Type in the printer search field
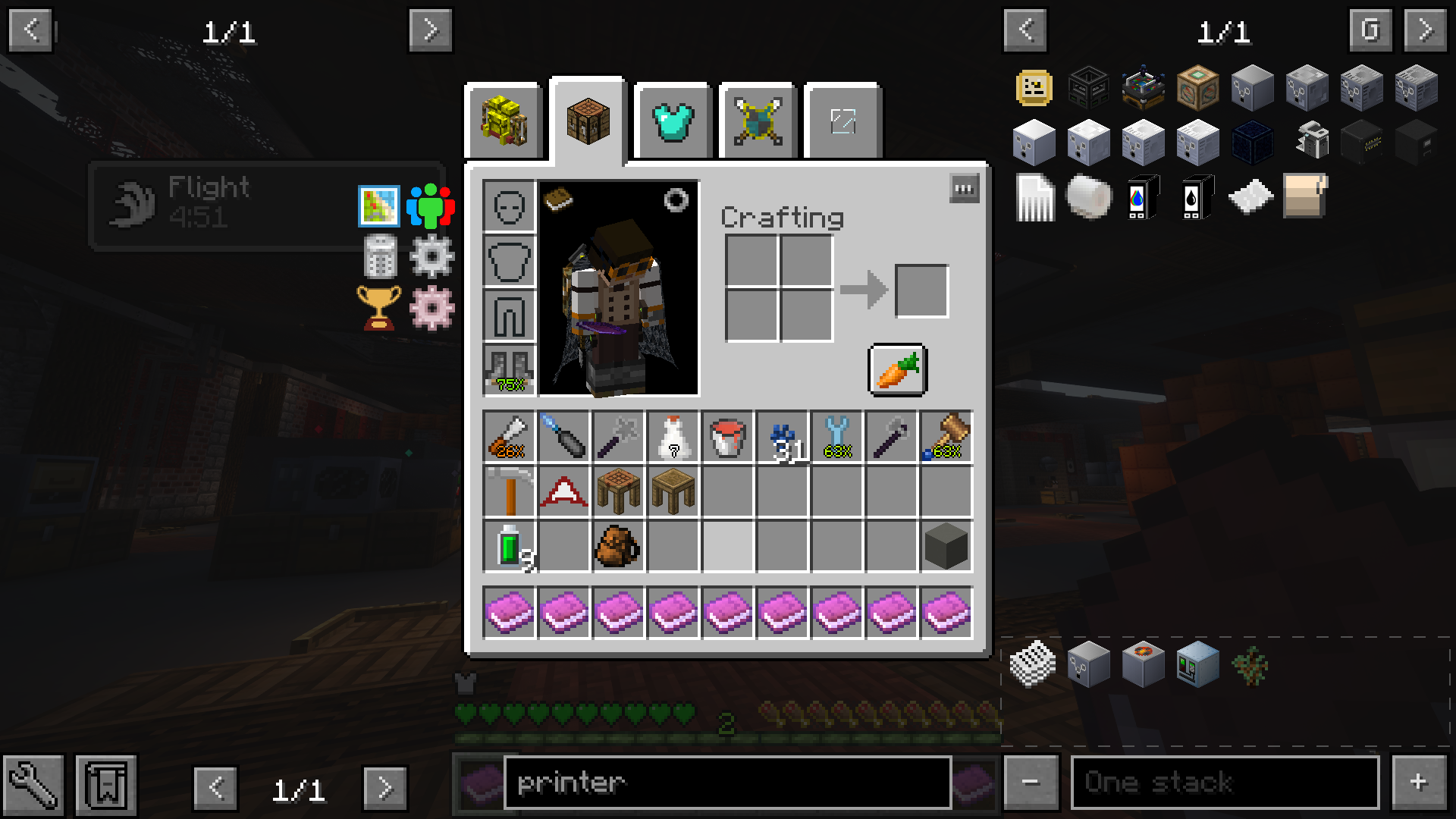1456x819 pixels. [x=726, y=783]
